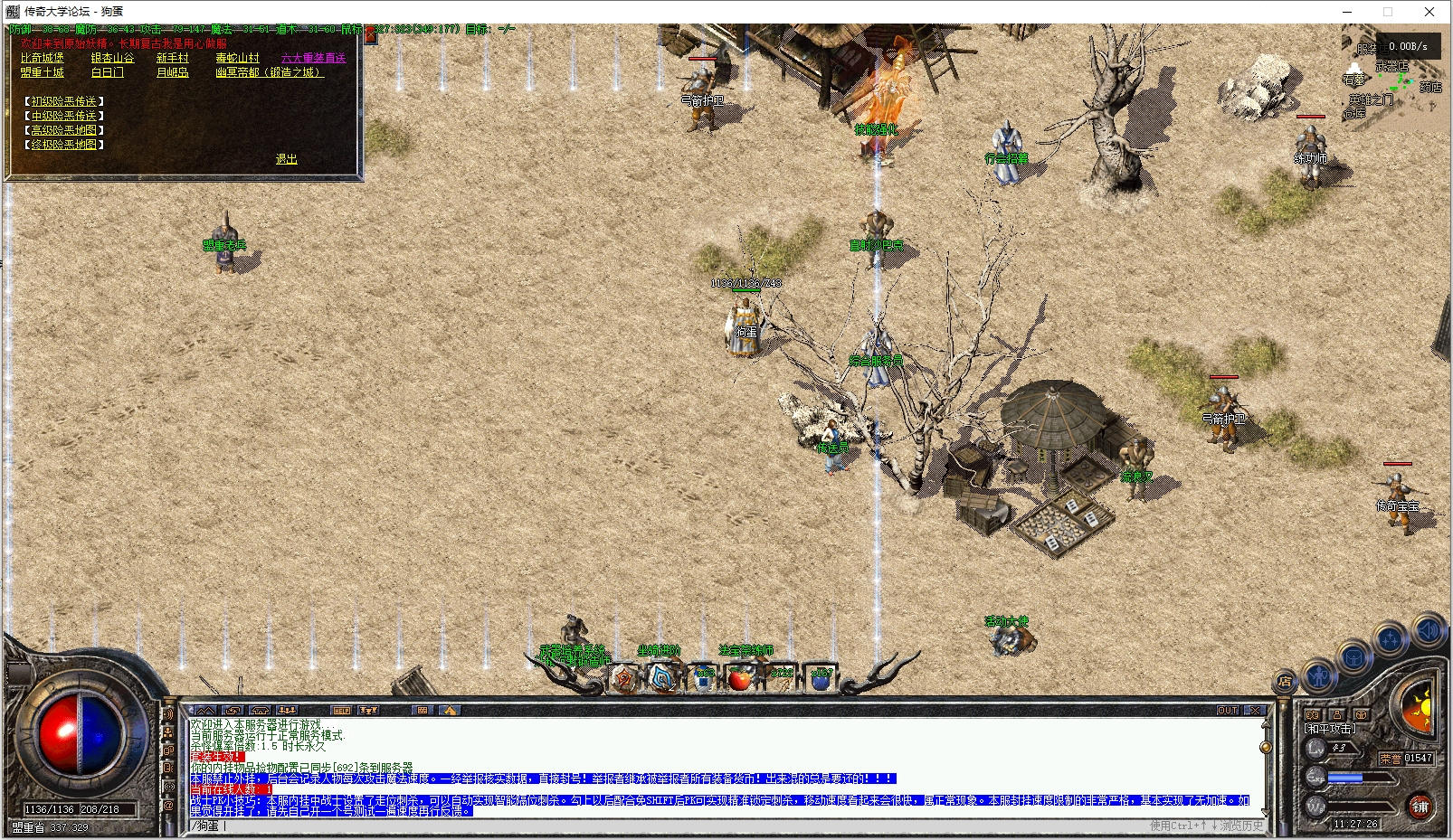Image resolution: width=1453 pixels, height=840 pixels.
Task: Open the bag inventory round button
Action: [x=1354, y=658]
